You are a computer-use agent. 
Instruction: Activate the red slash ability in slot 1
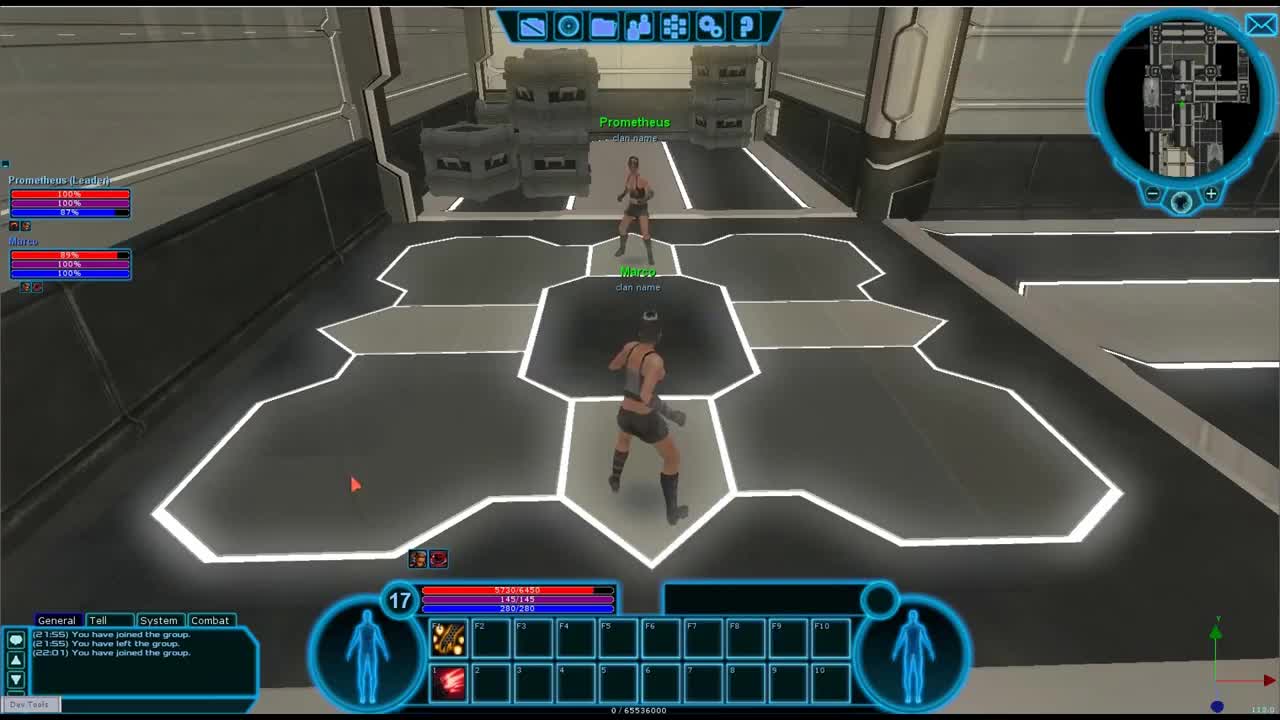[x=449, y=682]
